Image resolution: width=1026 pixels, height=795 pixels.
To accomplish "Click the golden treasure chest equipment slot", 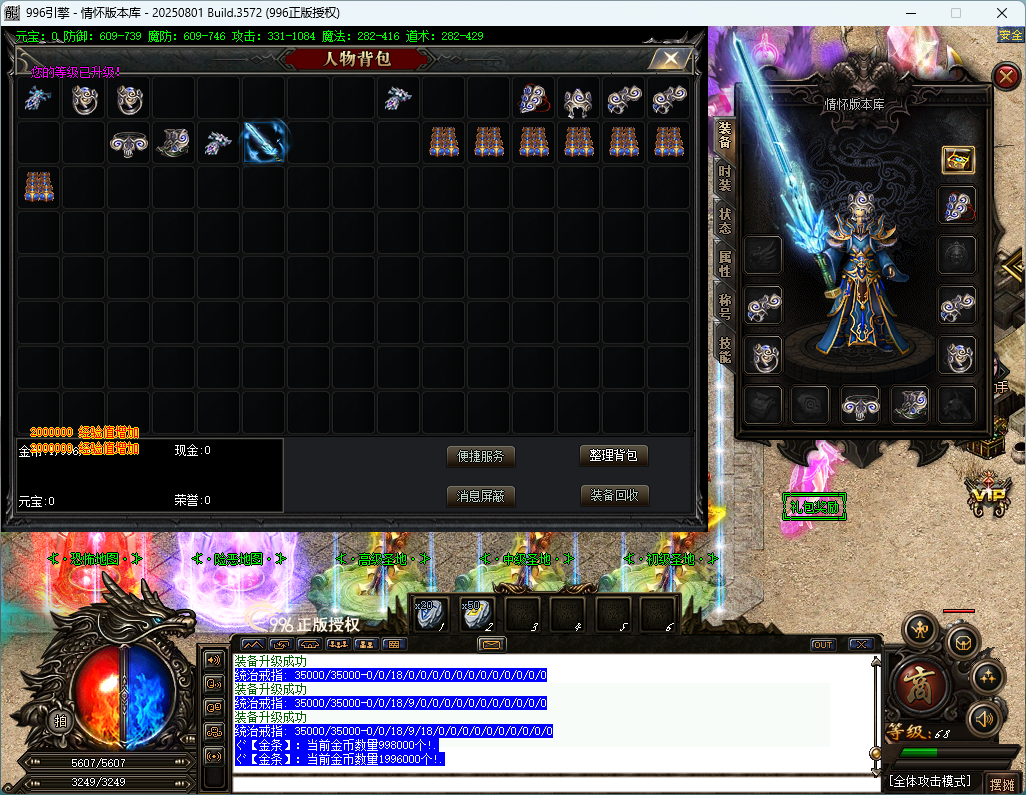I will [958, 160].
